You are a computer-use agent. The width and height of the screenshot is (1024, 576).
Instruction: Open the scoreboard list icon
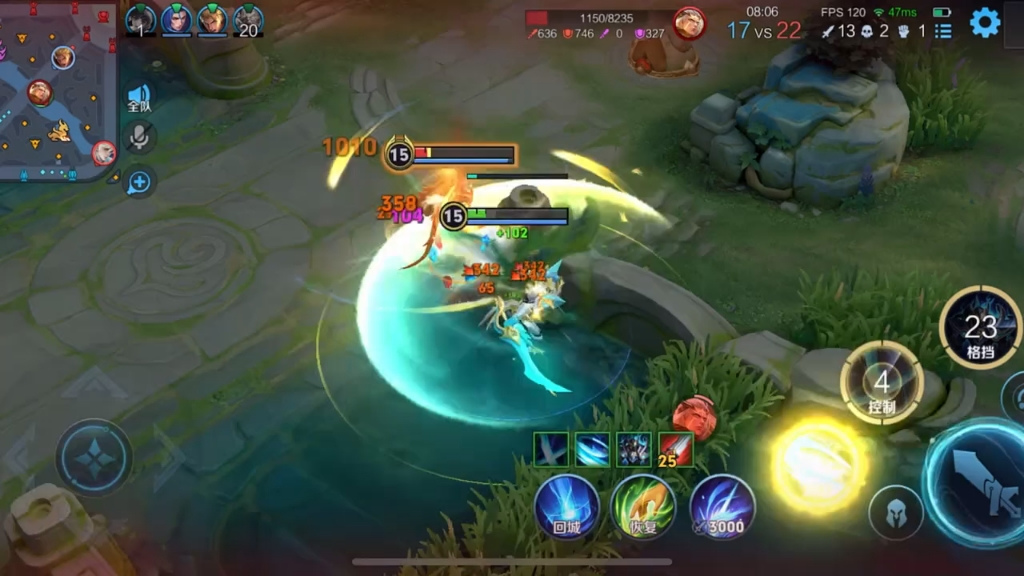click(x=943, y=31)
